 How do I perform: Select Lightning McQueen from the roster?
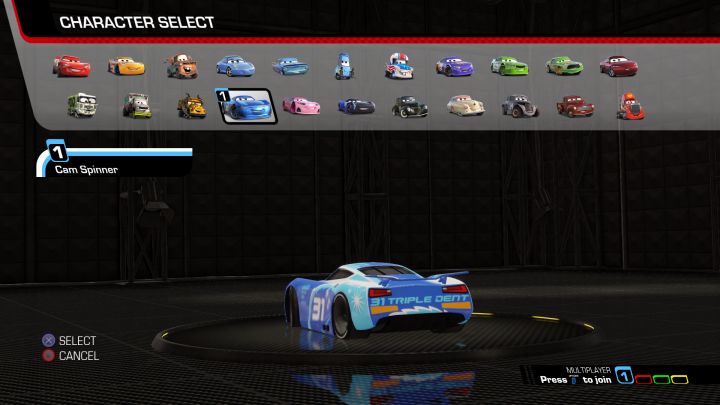(x=70, y=66)
